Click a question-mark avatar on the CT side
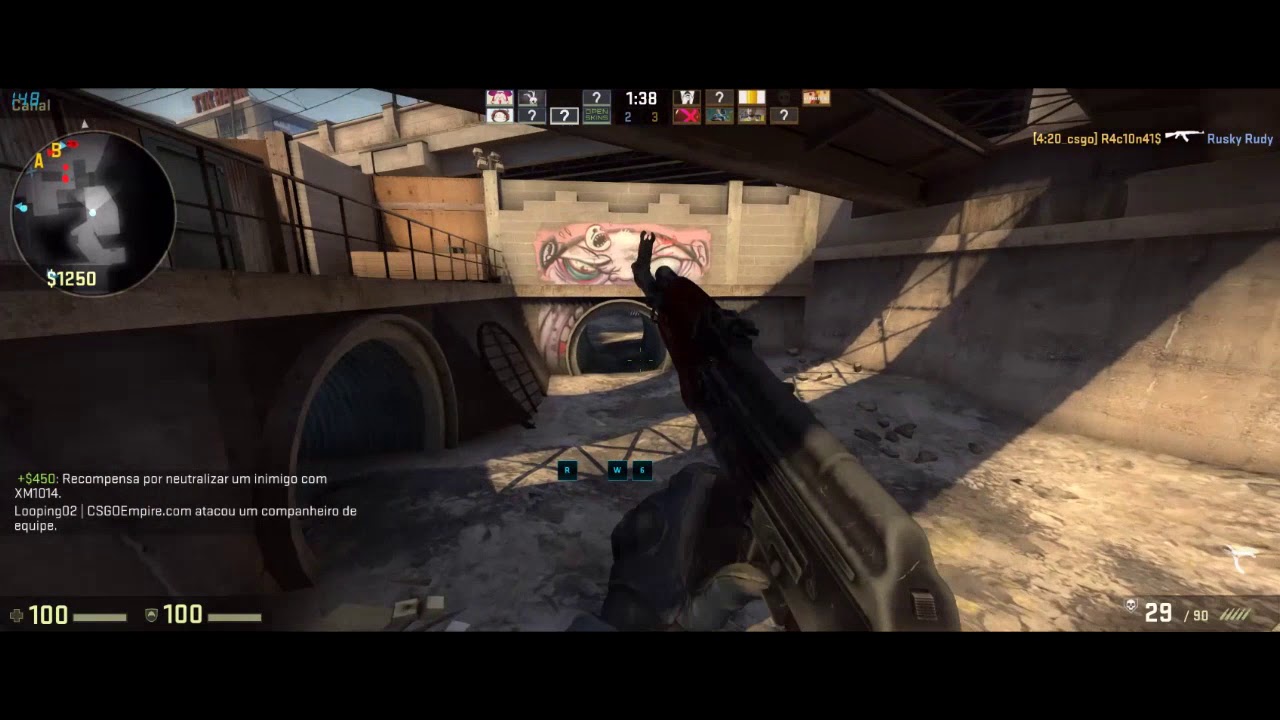1280x720 pixels. [x=533, y=115]
